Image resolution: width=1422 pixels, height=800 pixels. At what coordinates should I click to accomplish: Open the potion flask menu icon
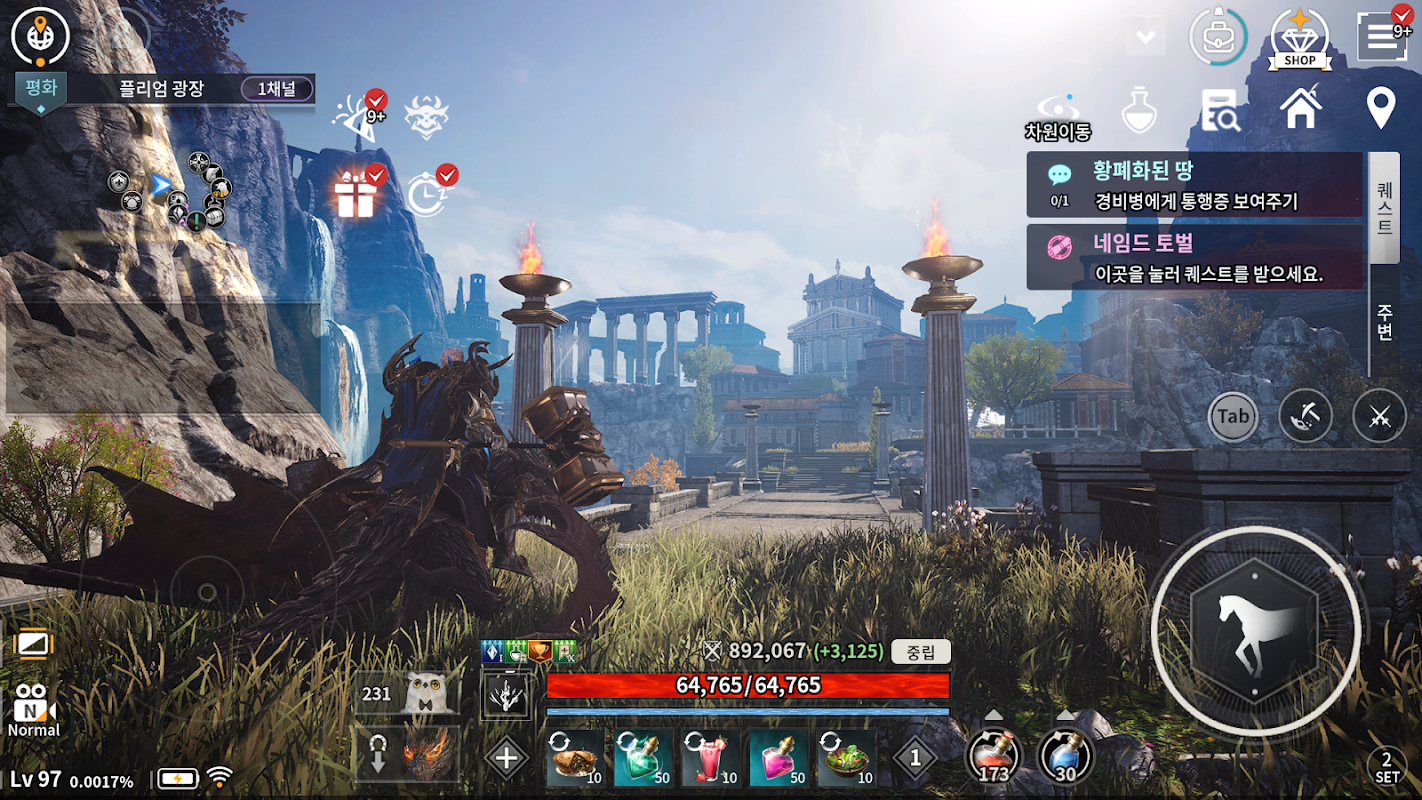coord(1139,109)
